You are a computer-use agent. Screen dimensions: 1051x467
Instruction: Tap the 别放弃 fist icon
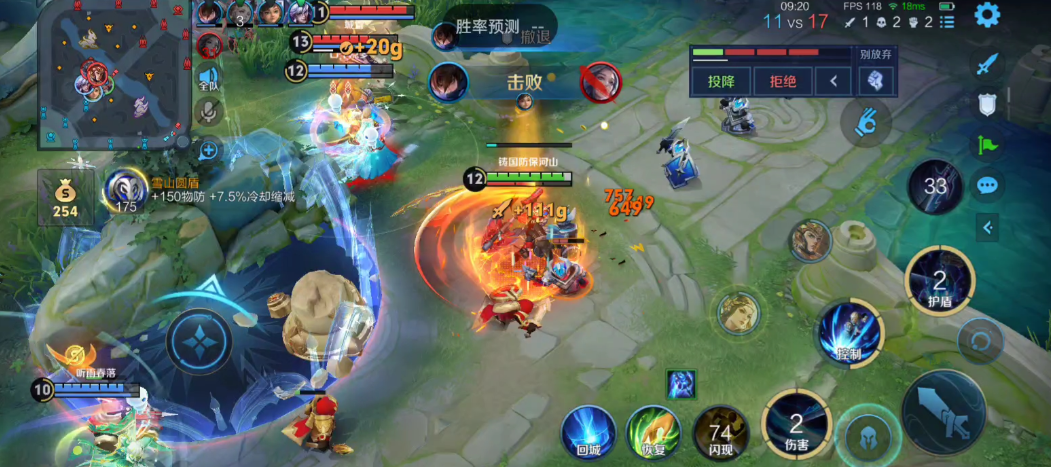coord(874,81)
